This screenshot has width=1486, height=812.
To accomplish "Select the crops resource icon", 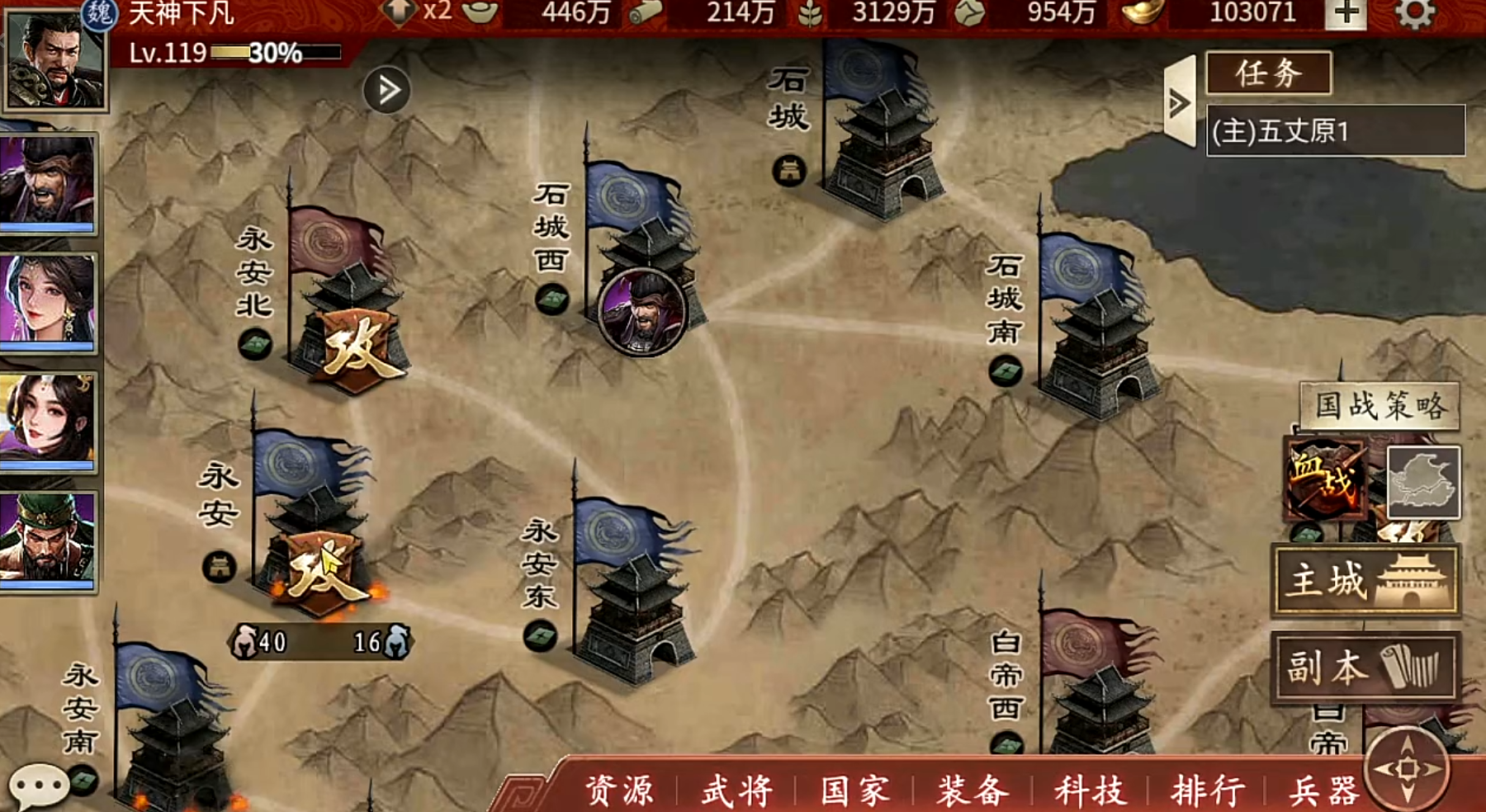I will click(807, 13).
